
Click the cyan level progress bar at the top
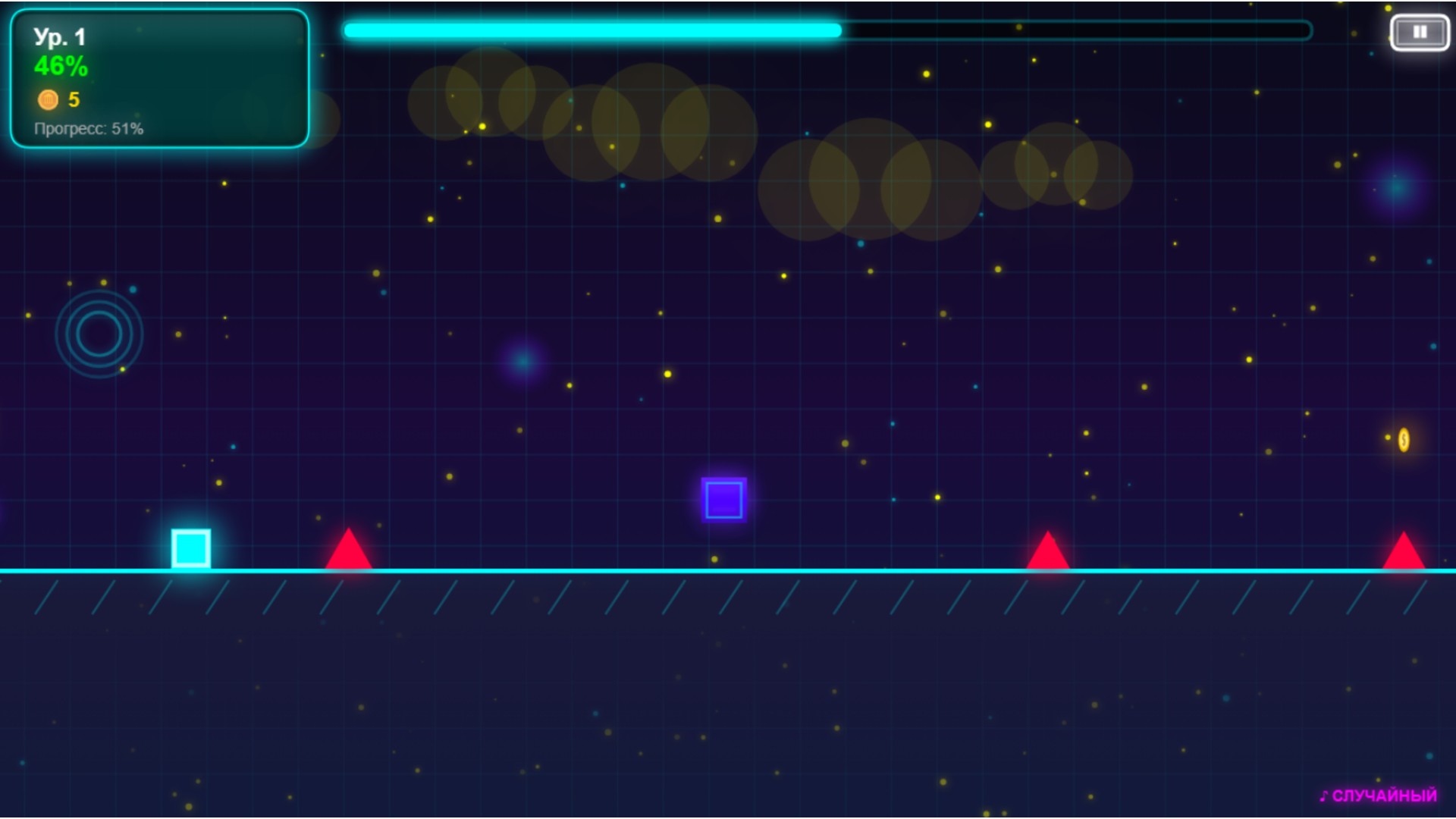coord(591,30)
